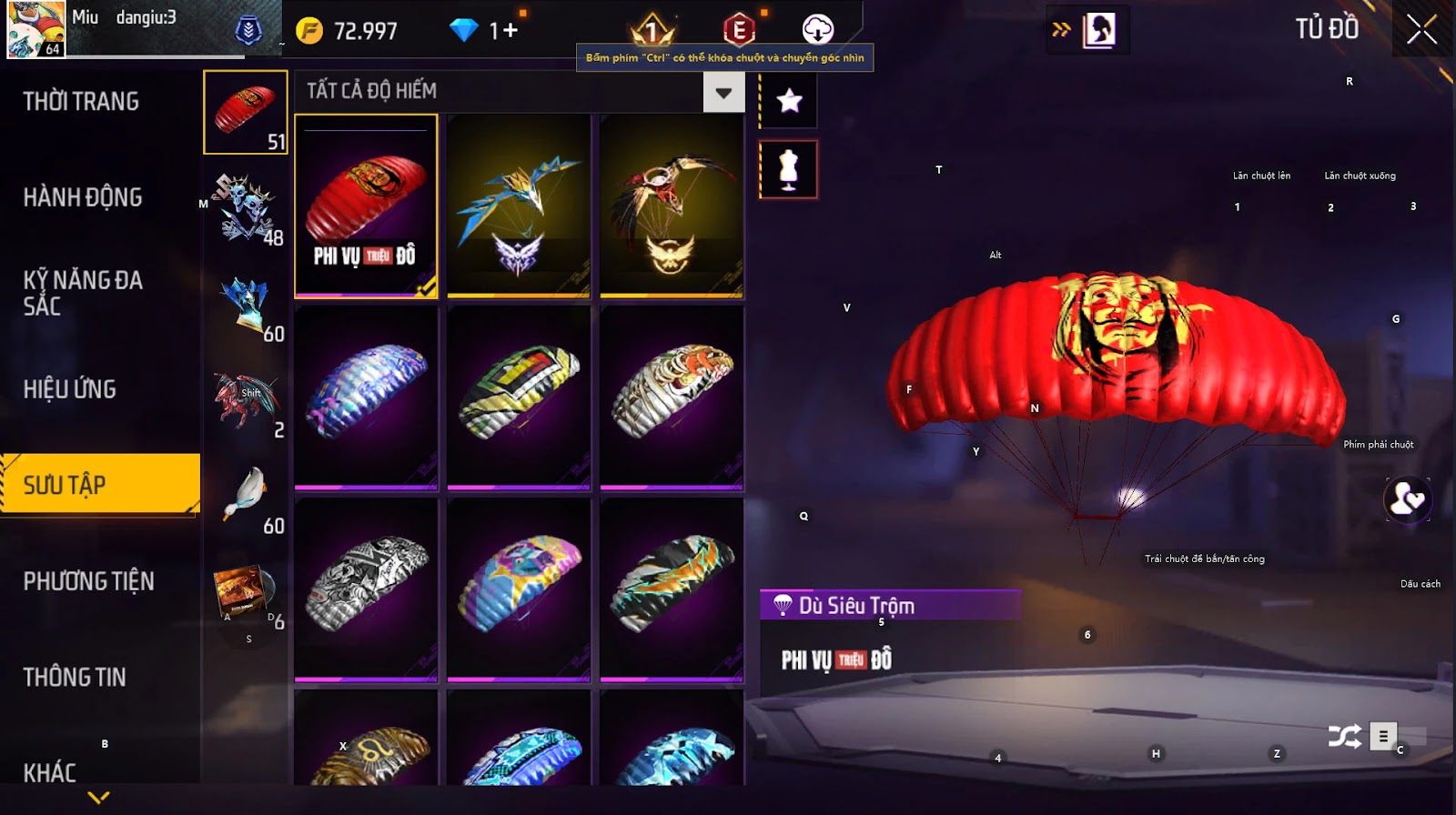Pick the tiger-pattern parachute skin
The height and width of the screenshot is (815, 1456).
672,397
